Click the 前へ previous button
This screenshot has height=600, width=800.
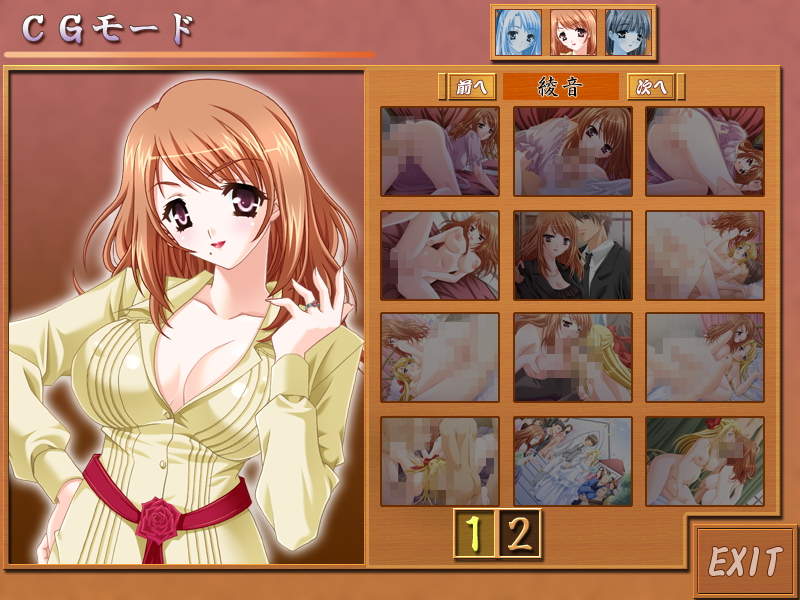click(470, 87)
